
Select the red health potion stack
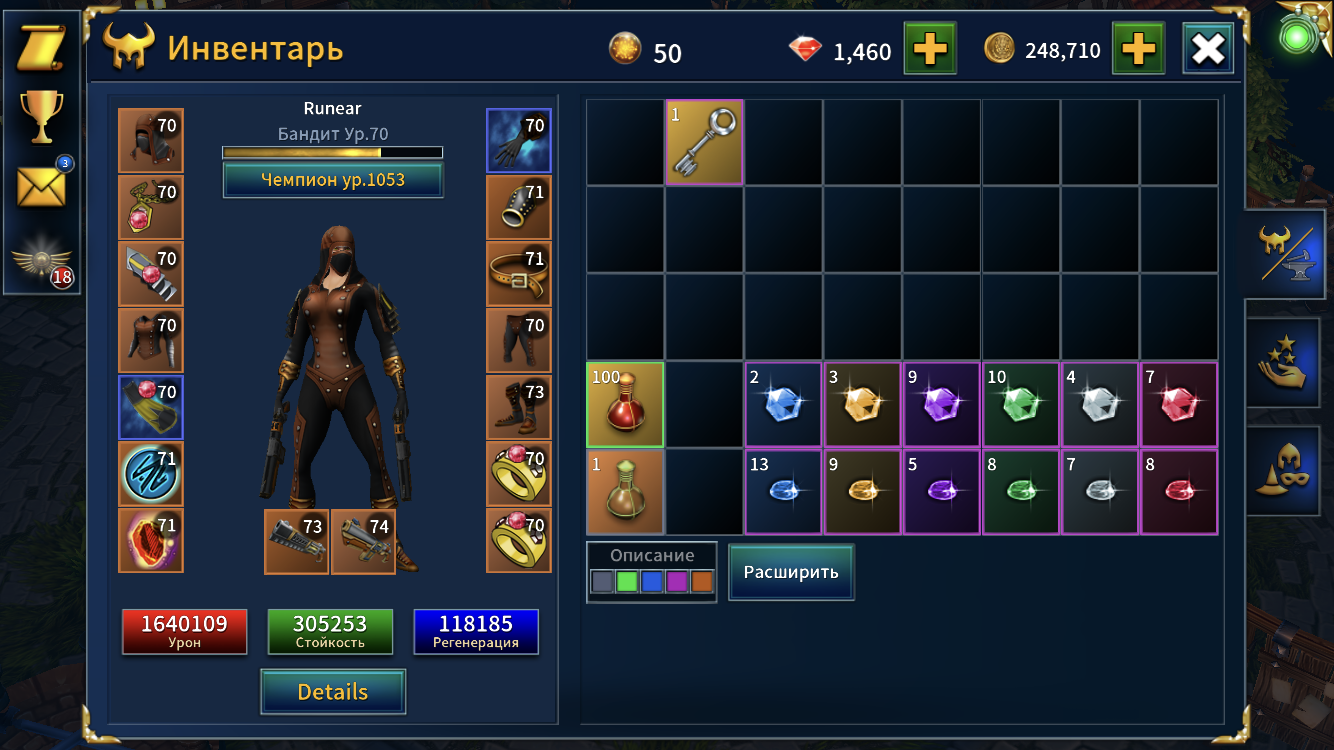pos(625,404)
